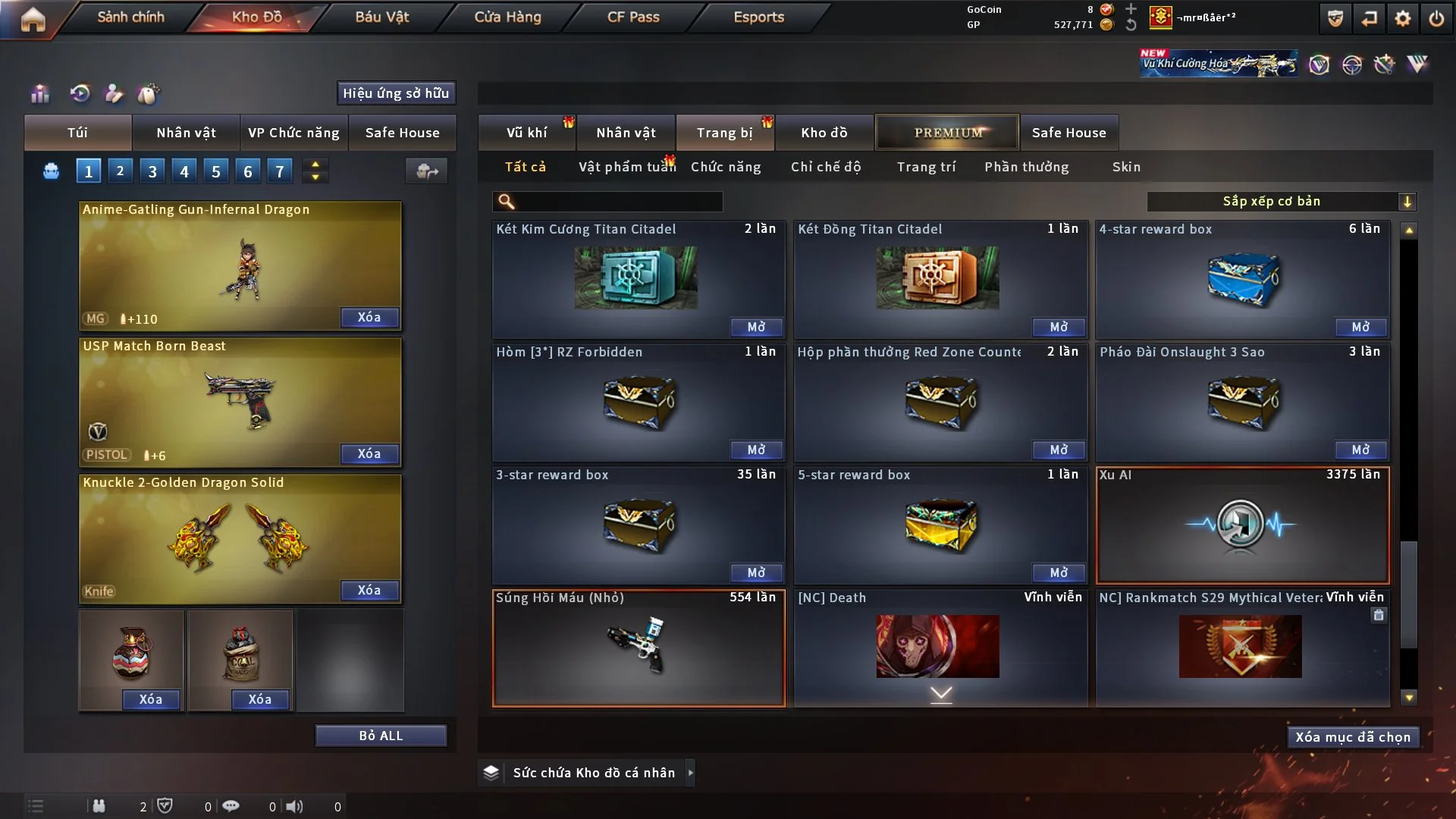Open the CF Pass page
1456x819 pixels.
tap(633, 17)
